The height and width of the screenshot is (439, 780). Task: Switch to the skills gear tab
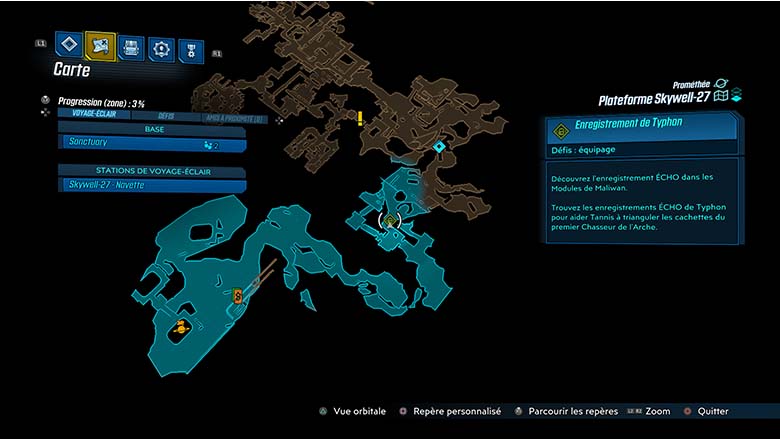161,48
